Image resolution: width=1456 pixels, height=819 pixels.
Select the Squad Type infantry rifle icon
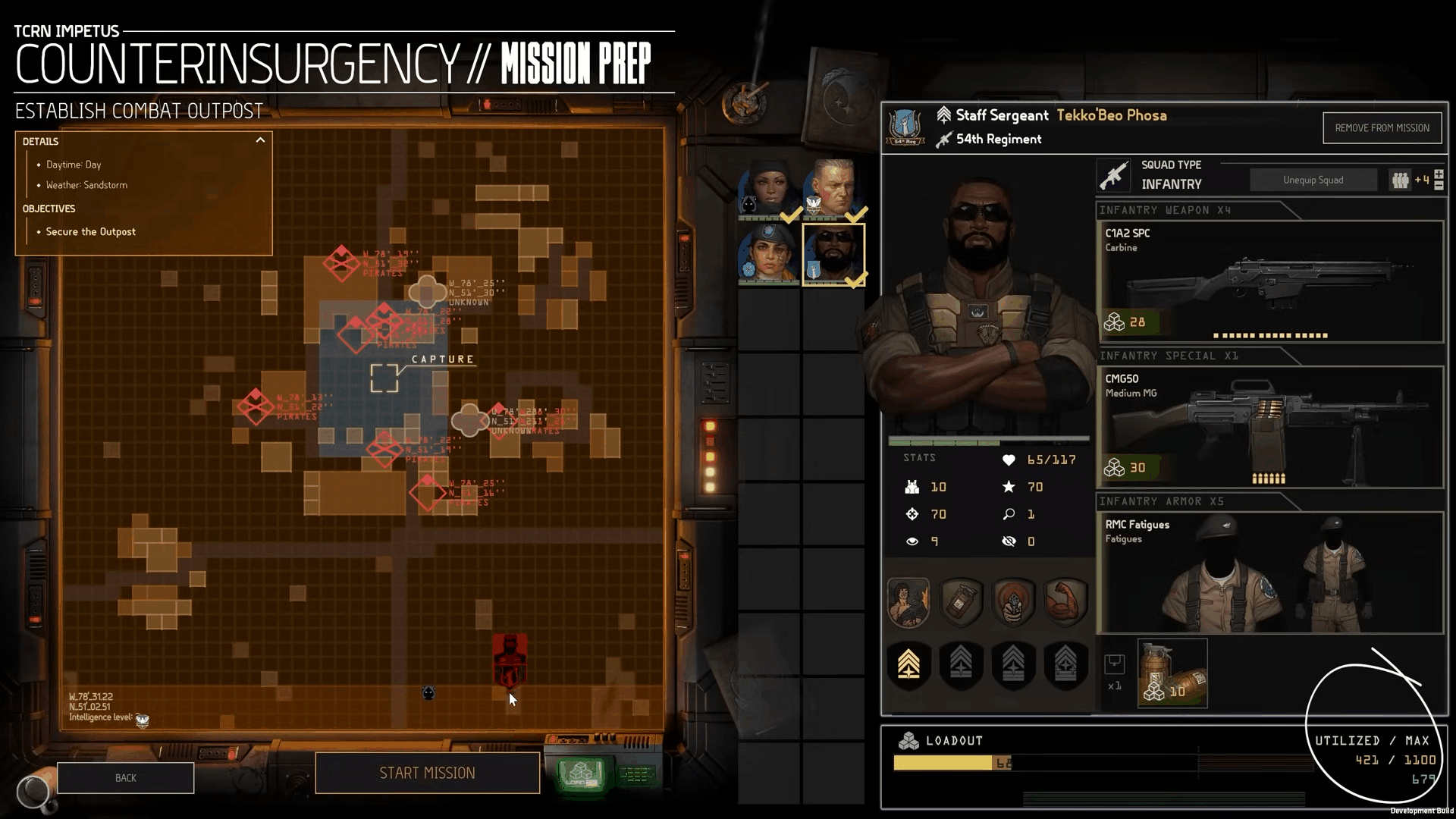(x=1113, y=175)
